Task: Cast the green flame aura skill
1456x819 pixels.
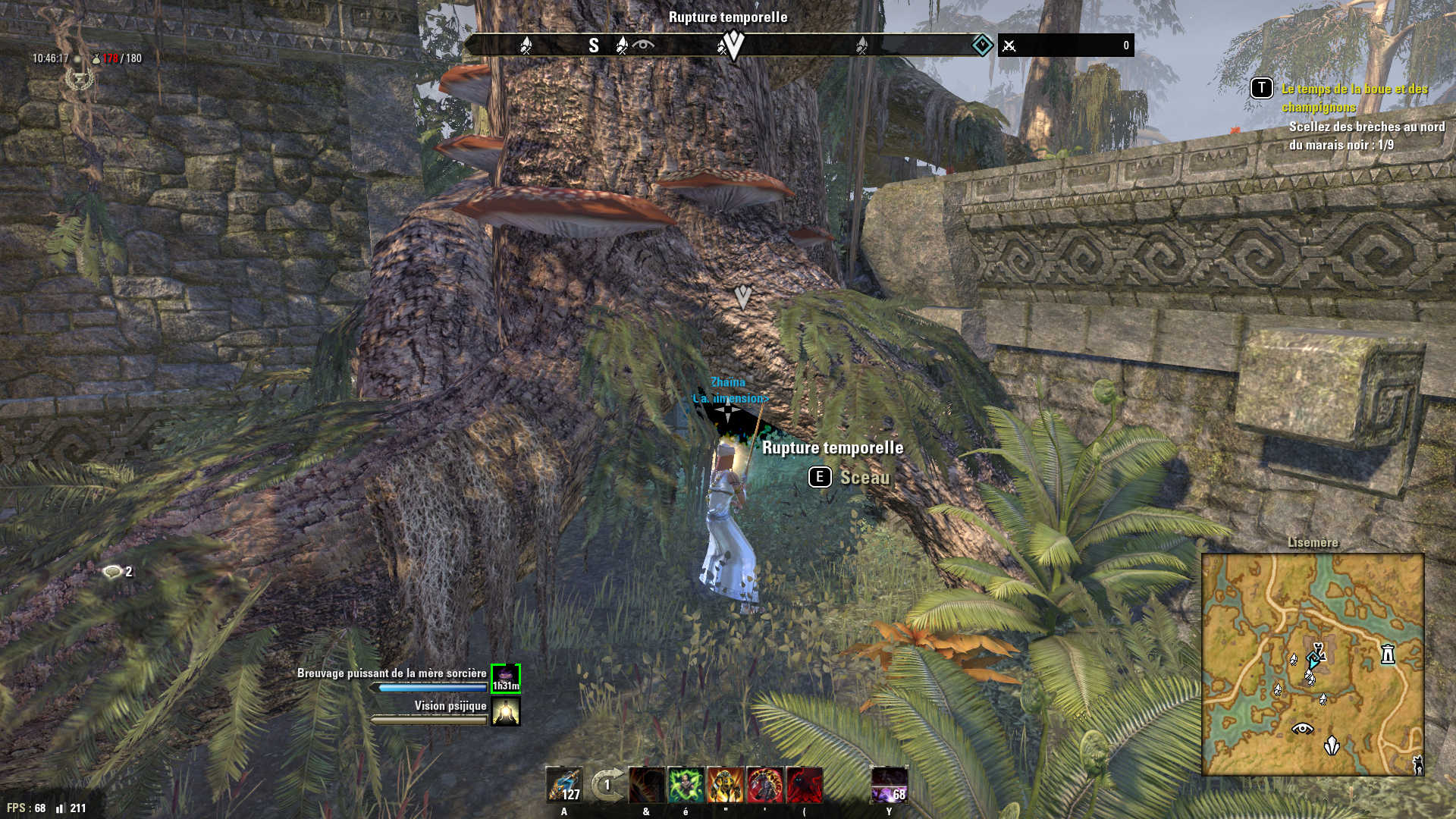Action: [x=686, y=784]
